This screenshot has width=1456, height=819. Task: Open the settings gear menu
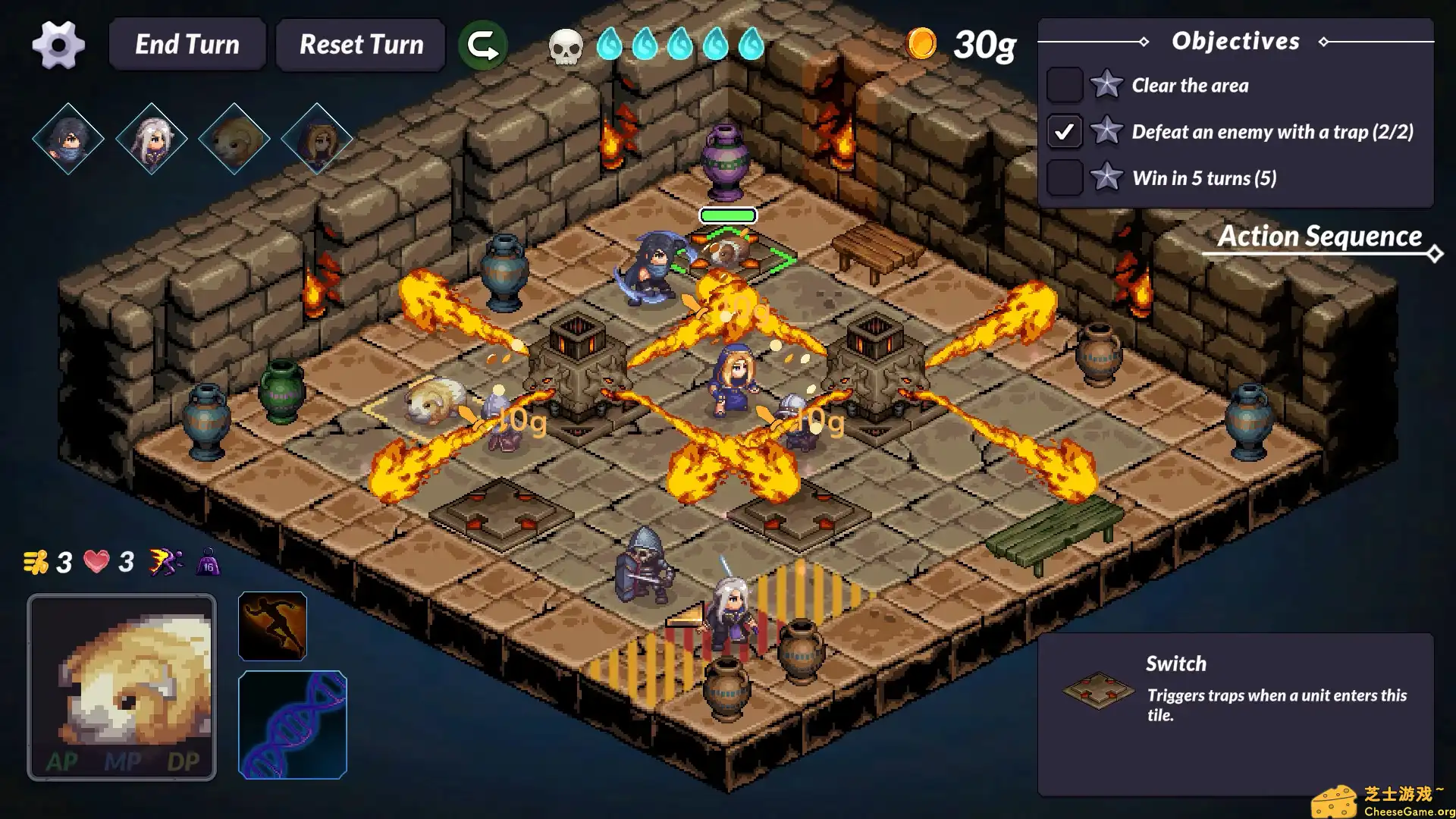point(58,45)
